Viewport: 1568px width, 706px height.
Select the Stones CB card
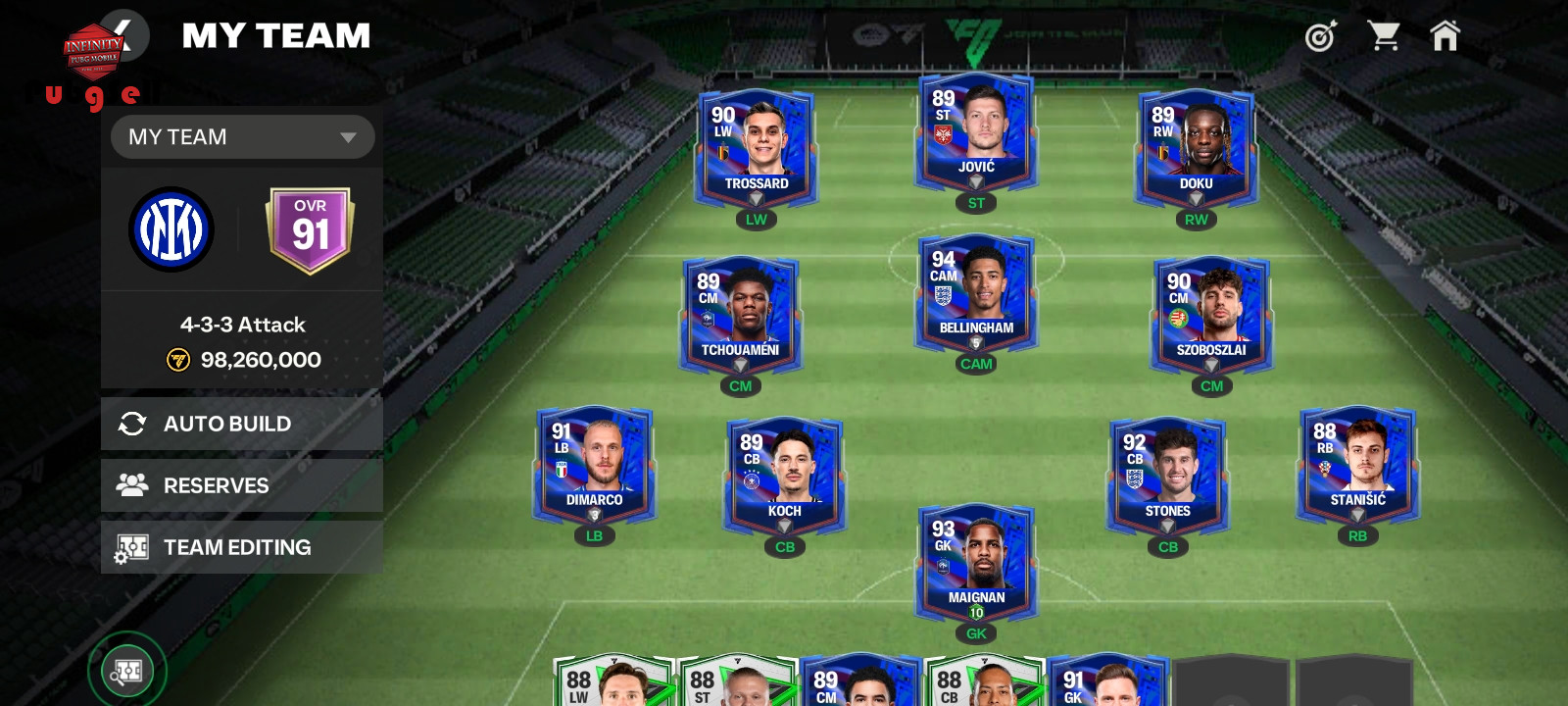tap(1167, 476)
